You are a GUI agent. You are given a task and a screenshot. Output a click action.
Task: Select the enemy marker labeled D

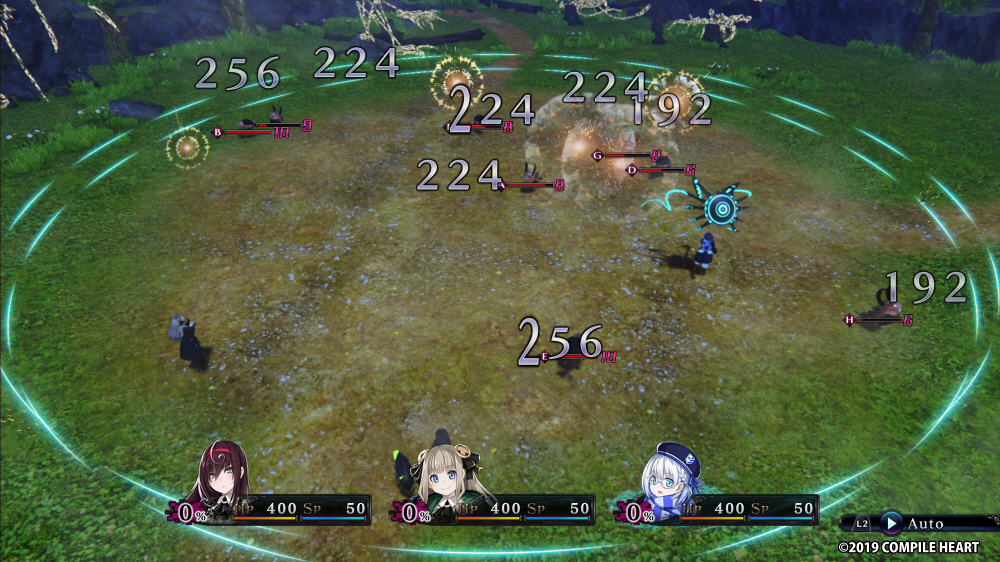pos(632,170)
